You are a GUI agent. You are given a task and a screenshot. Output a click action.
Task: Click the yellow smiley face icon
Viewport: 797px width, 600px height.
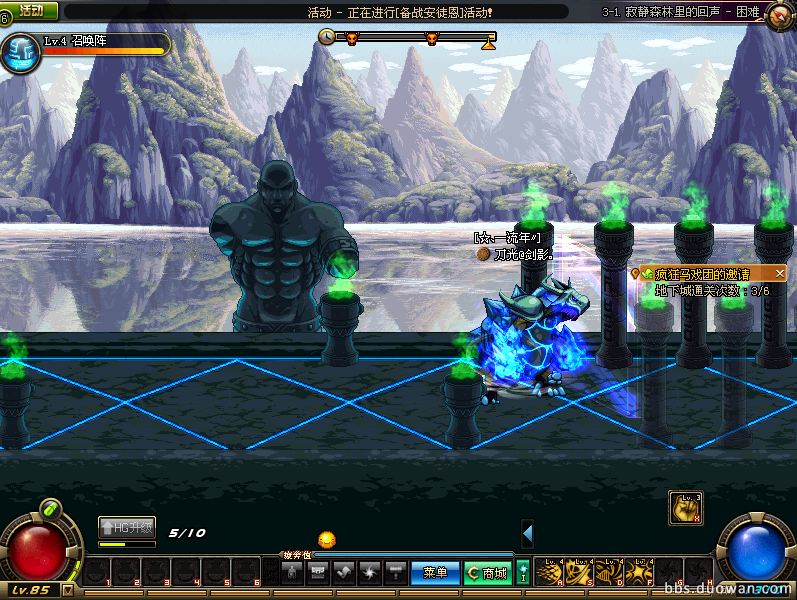(327, 540)
